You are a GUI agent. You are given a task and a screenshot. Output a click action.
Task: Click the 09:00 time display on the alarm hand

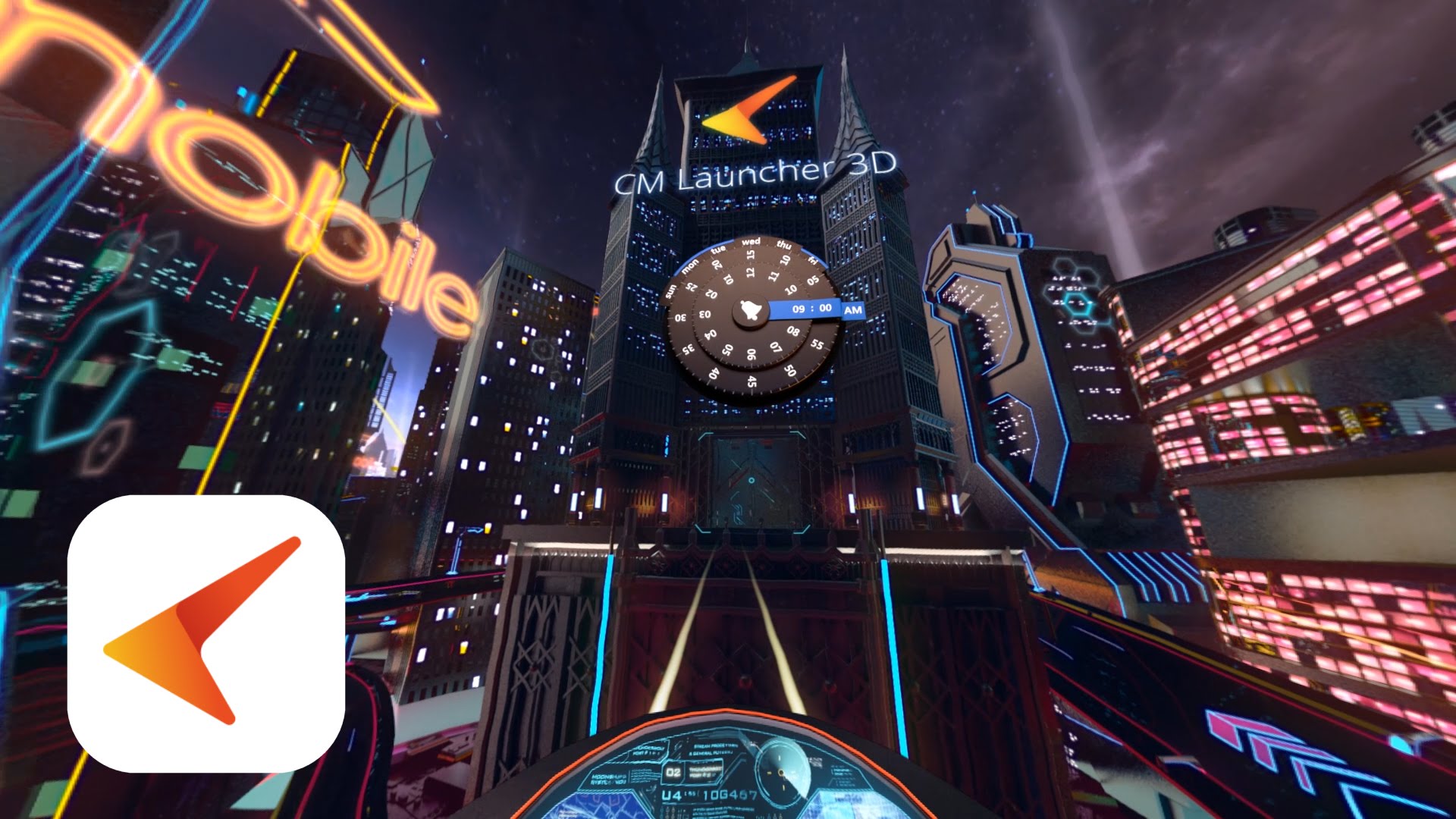[812, 308]
